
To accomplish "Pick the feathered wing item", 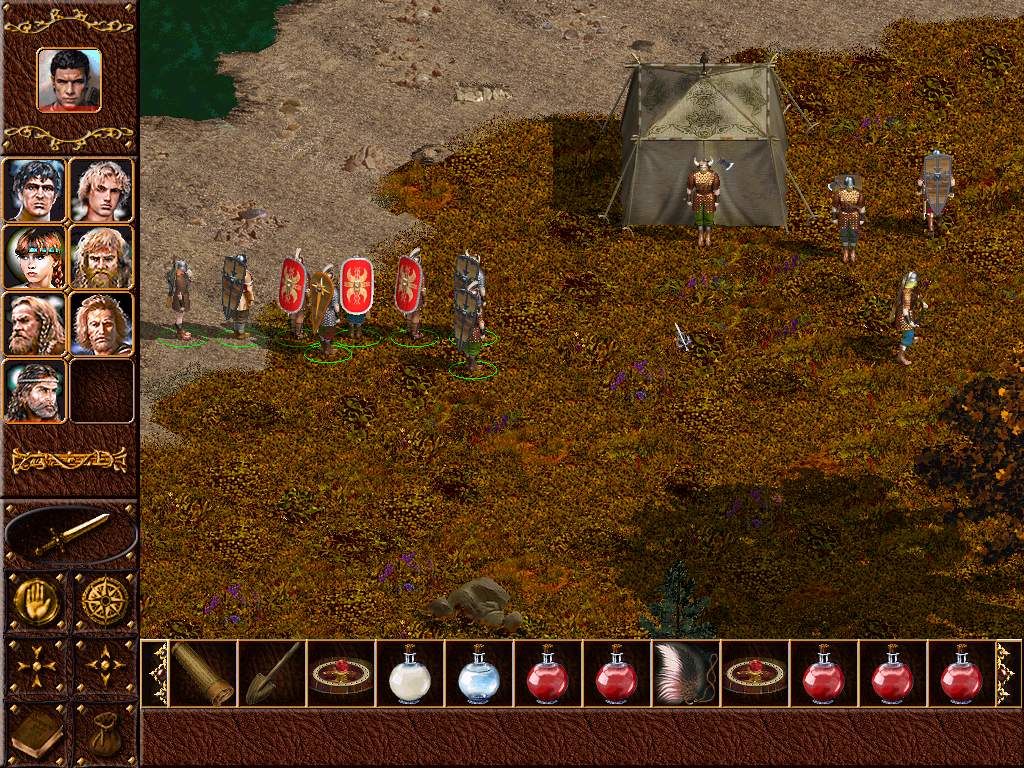I will pyautogui.click(x=685, y=673).
